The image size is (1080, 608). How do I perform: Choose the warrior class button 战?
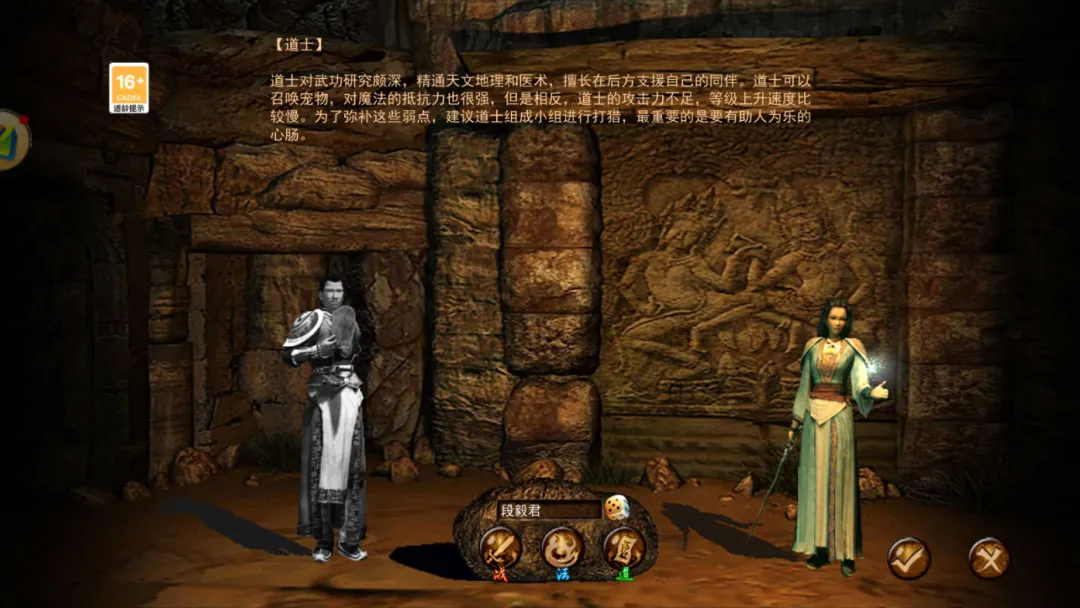(500, 549)
